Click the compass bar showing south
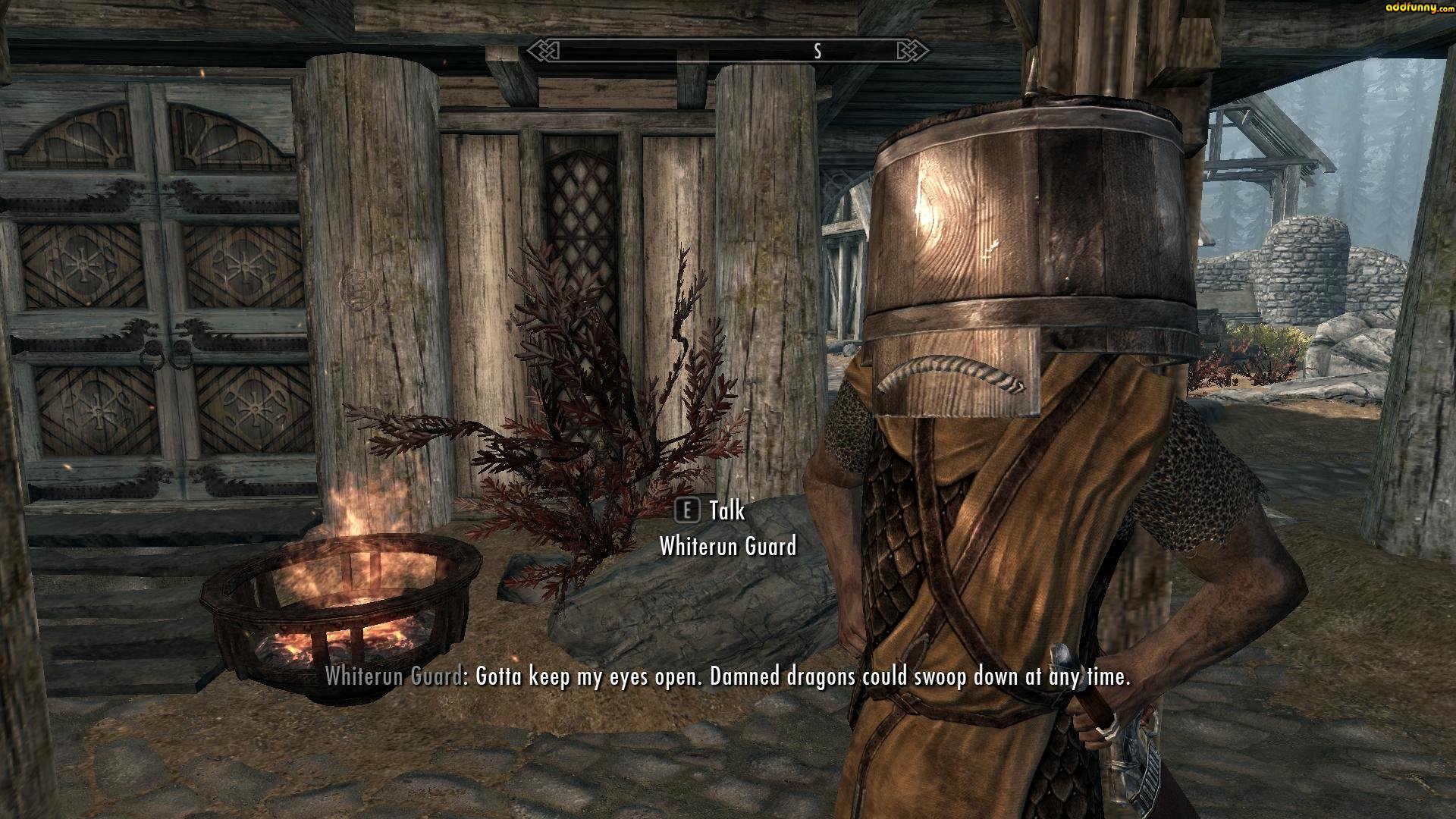Image resolution: width=1456 pixels, height=819 pixels. coord(728,51)
